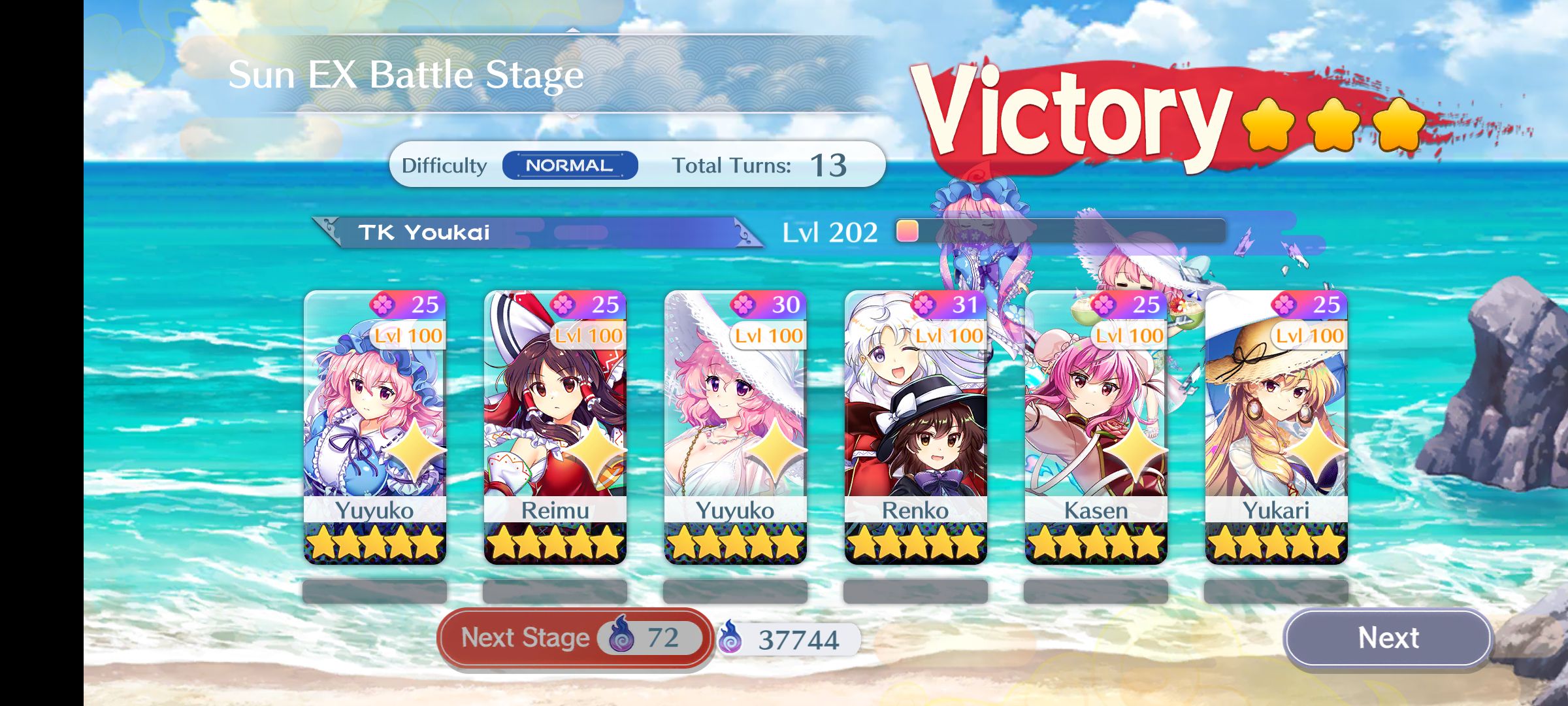
Task: Select the Yukari character card
Action: tap(1276, 426)
